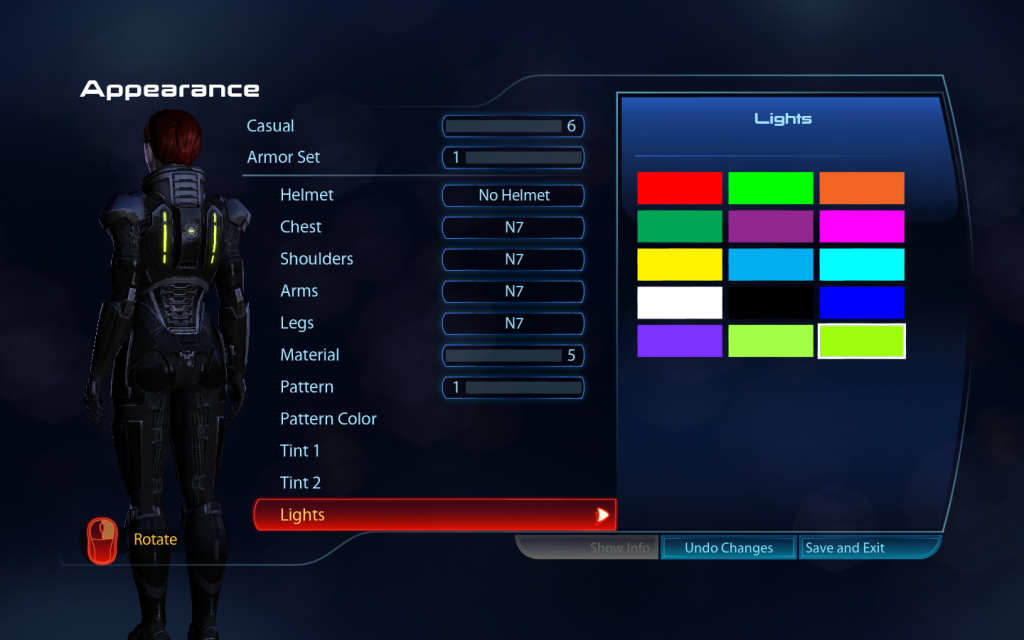Image resolution: width=1024 pixels, height=640 pixels.
Task: Adjust the Pattern slider
Action: (513, 387)
